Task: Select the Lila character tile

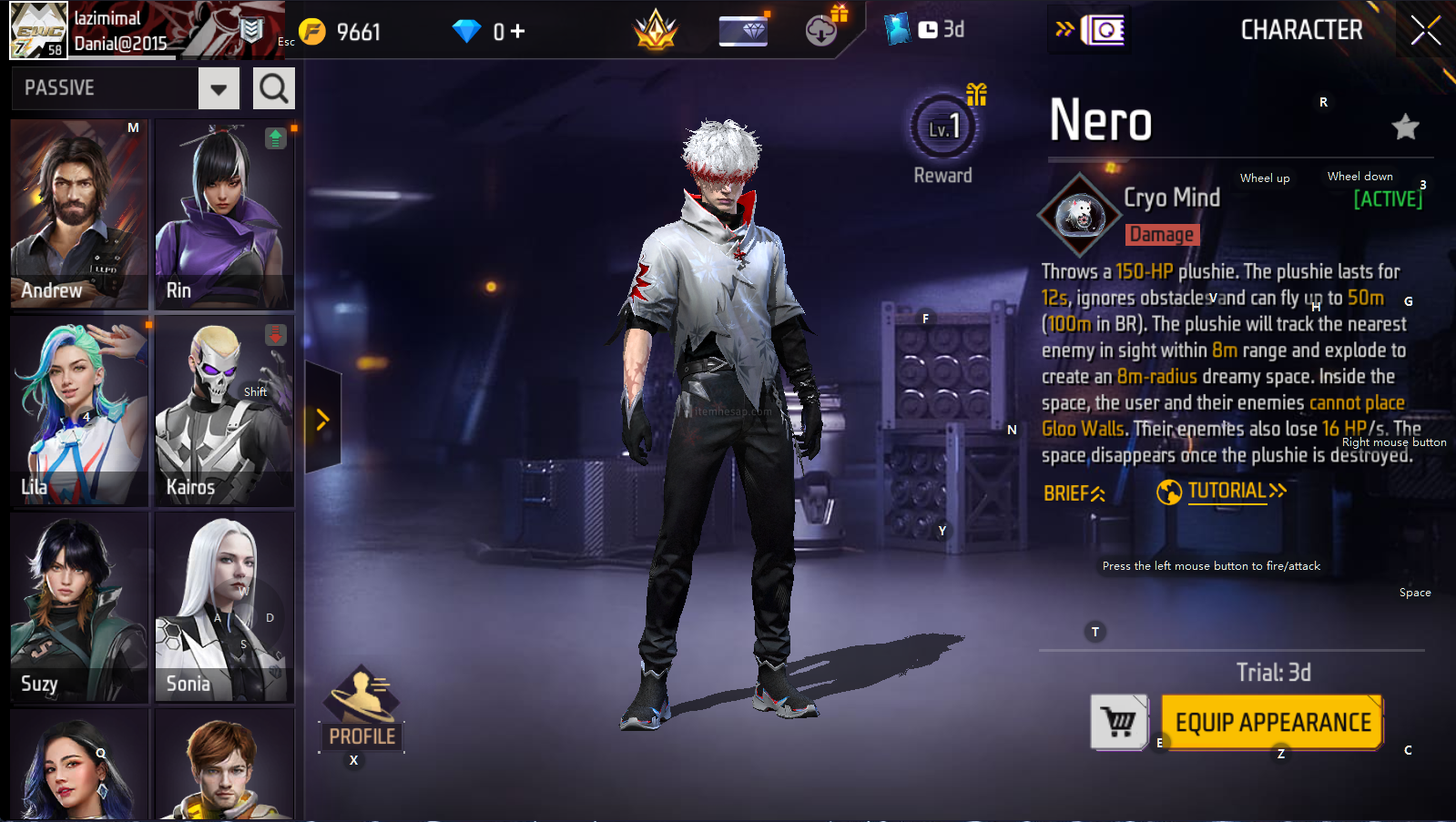Action: click(x=79, y=411)
